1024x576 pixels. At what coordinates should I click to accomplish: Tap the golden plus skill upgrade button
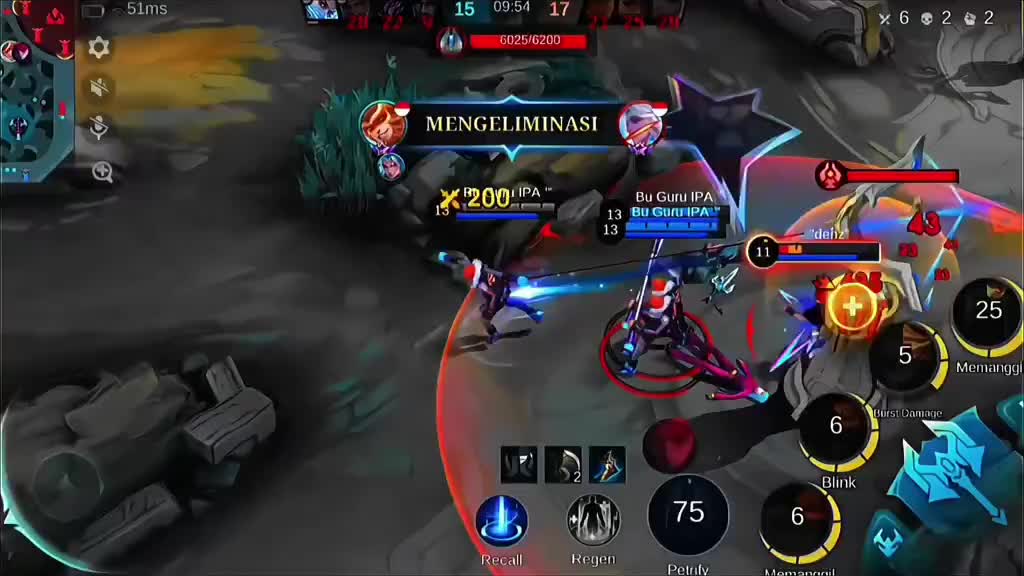click(852, 306)
